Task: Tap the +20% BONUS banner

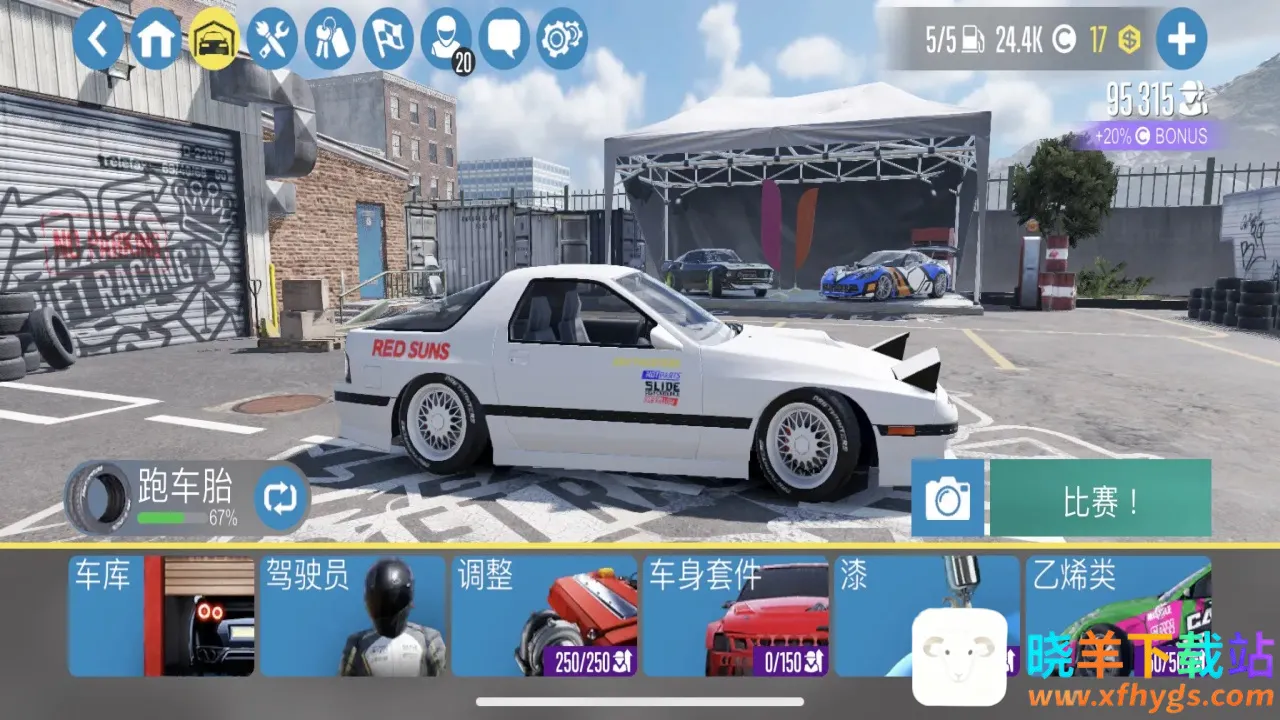Action: [1150, 136]
